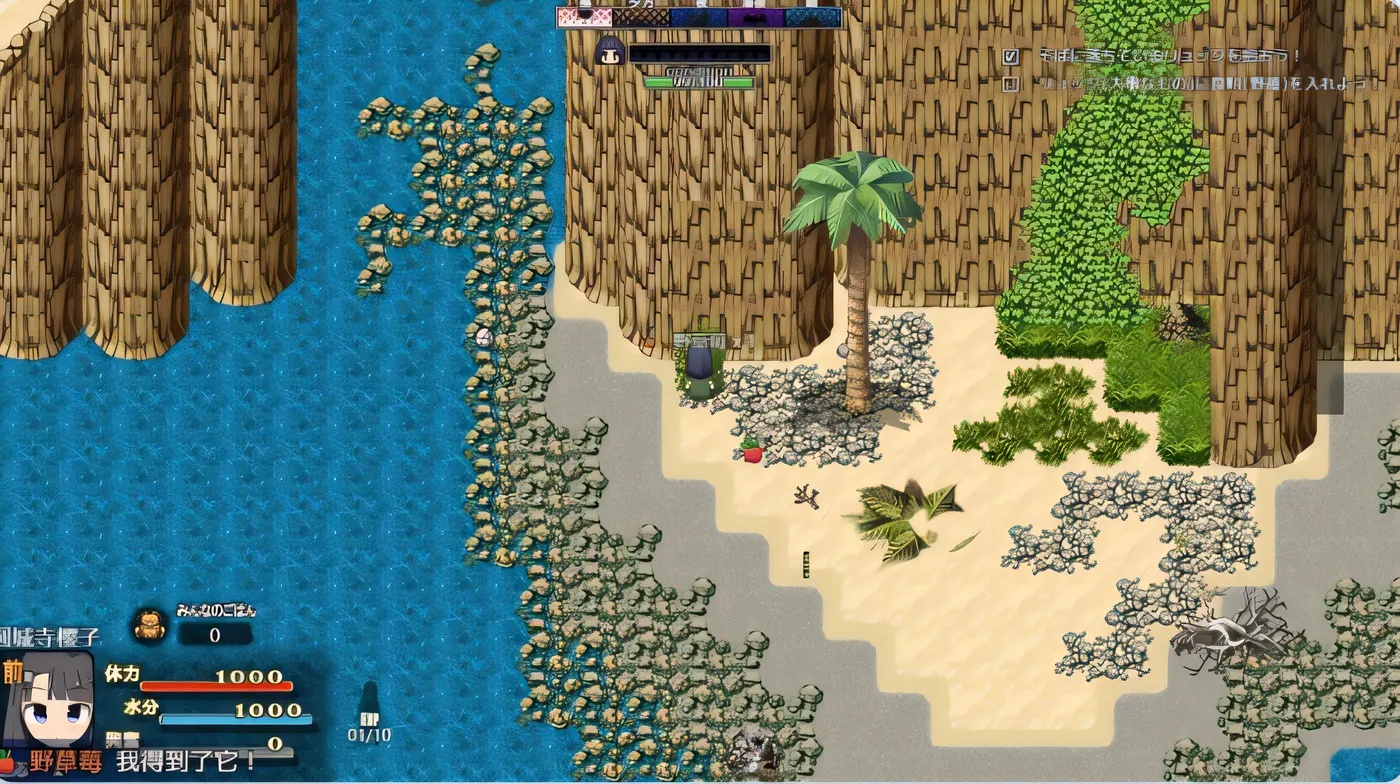
Task: Click the blue patterned slot icon
Action: [x=697, y=17]
